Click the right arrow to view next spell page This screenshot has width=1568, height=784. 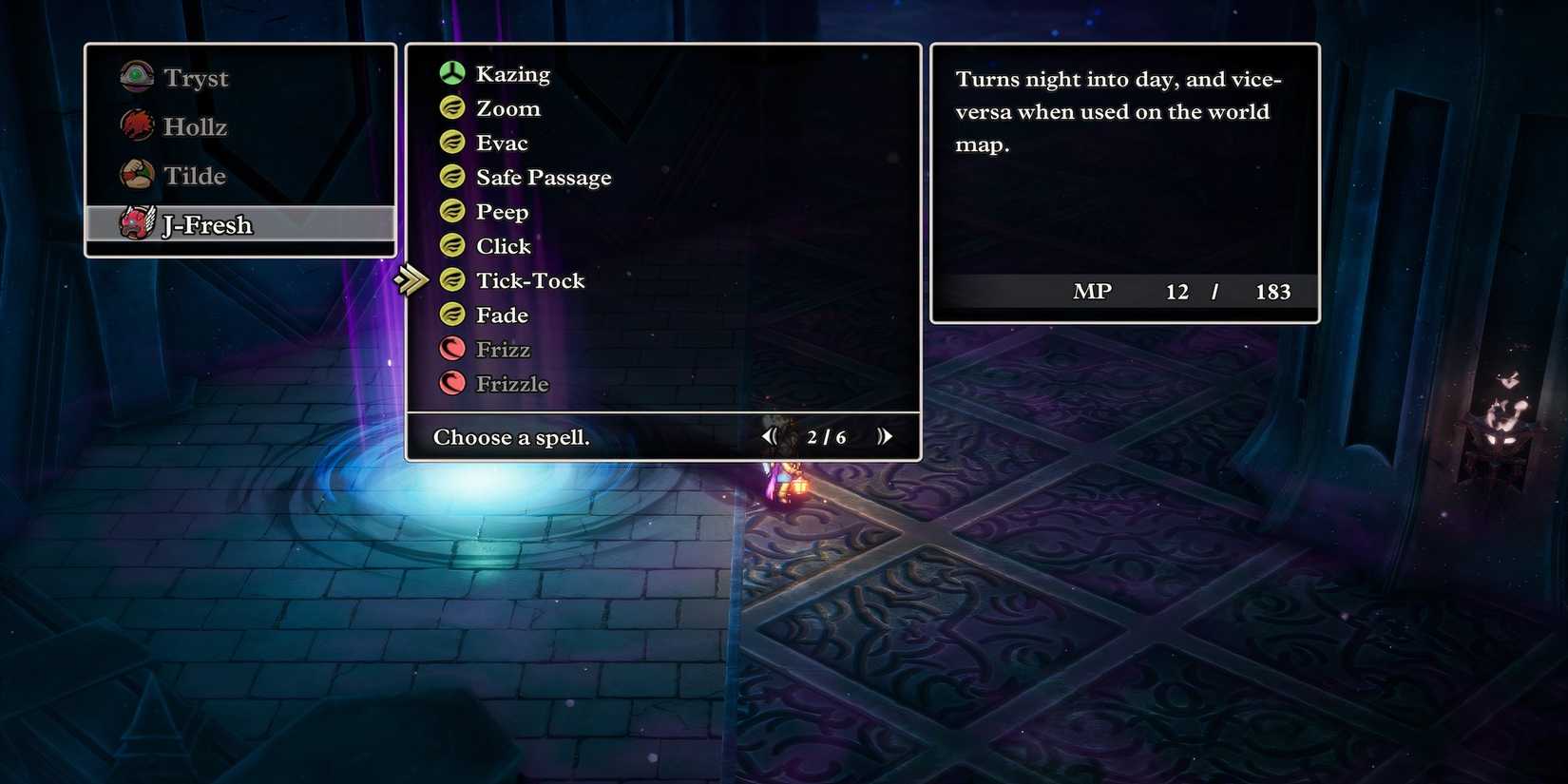(885, 436)
